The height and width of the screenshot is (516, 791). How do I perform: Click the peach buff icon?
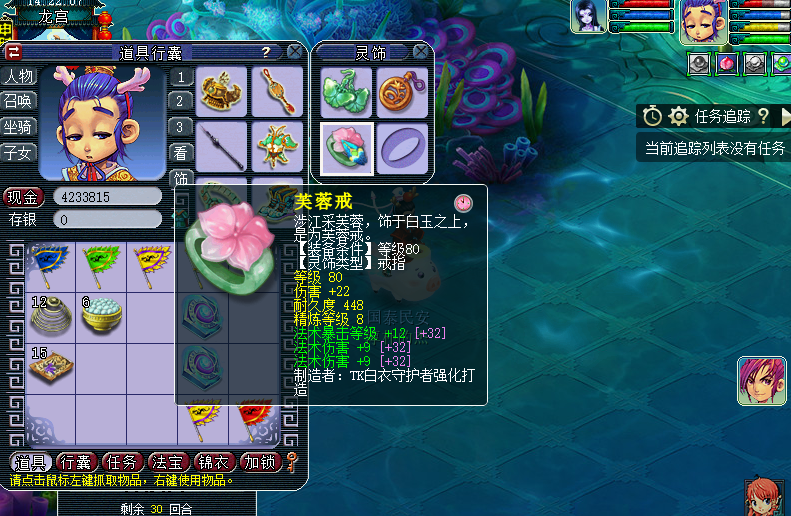tap(727, 63)
